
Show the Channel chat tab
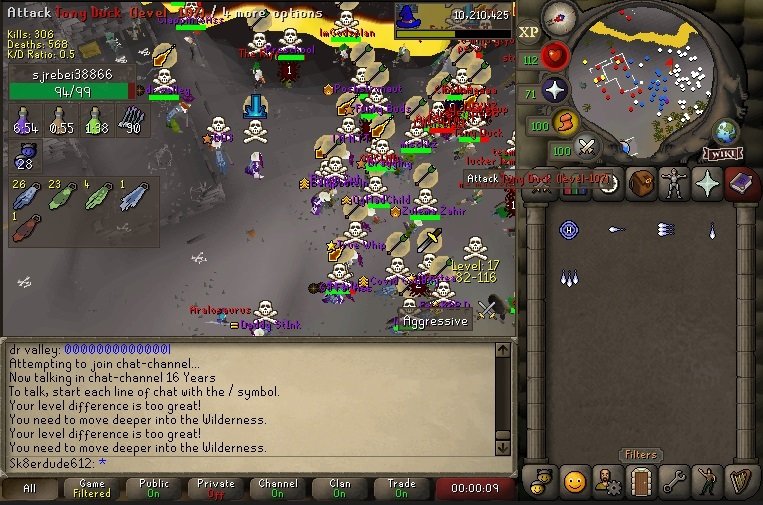[x=278, y=489]
